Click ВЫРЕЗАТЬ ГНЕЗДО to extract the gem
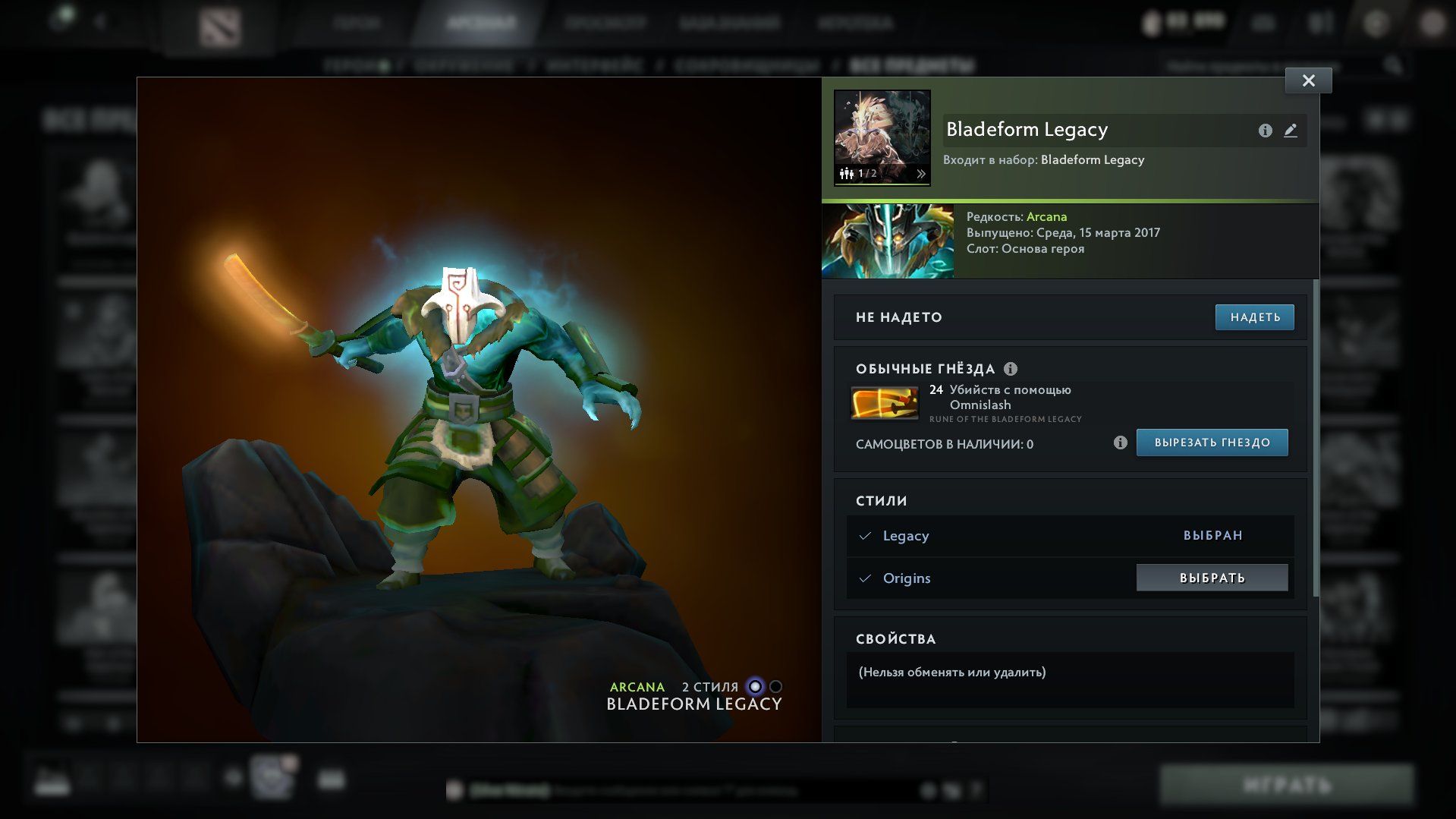 (x=1212, y=443)
